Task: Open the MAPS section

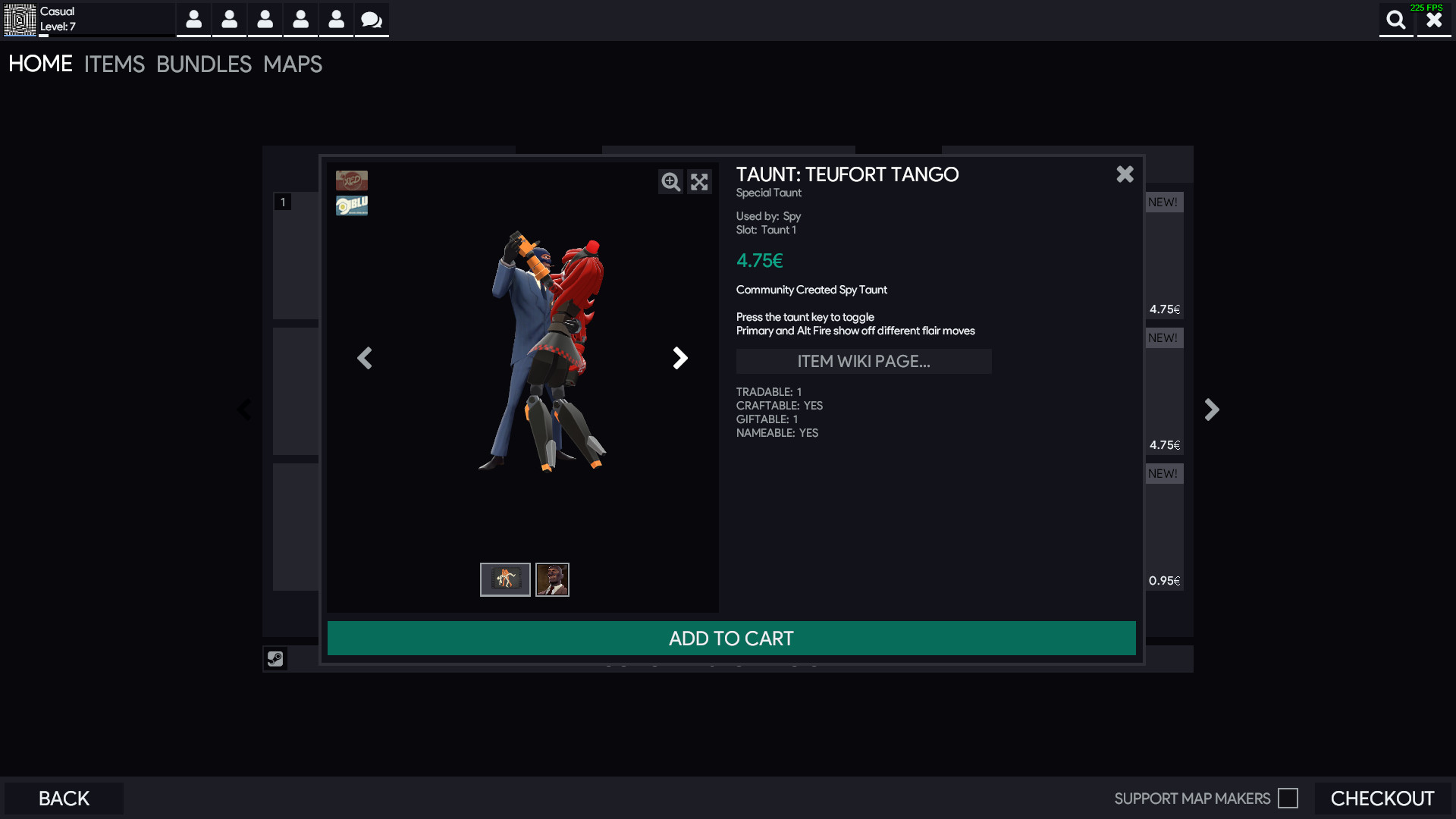Action: click(x=292, y=64)
